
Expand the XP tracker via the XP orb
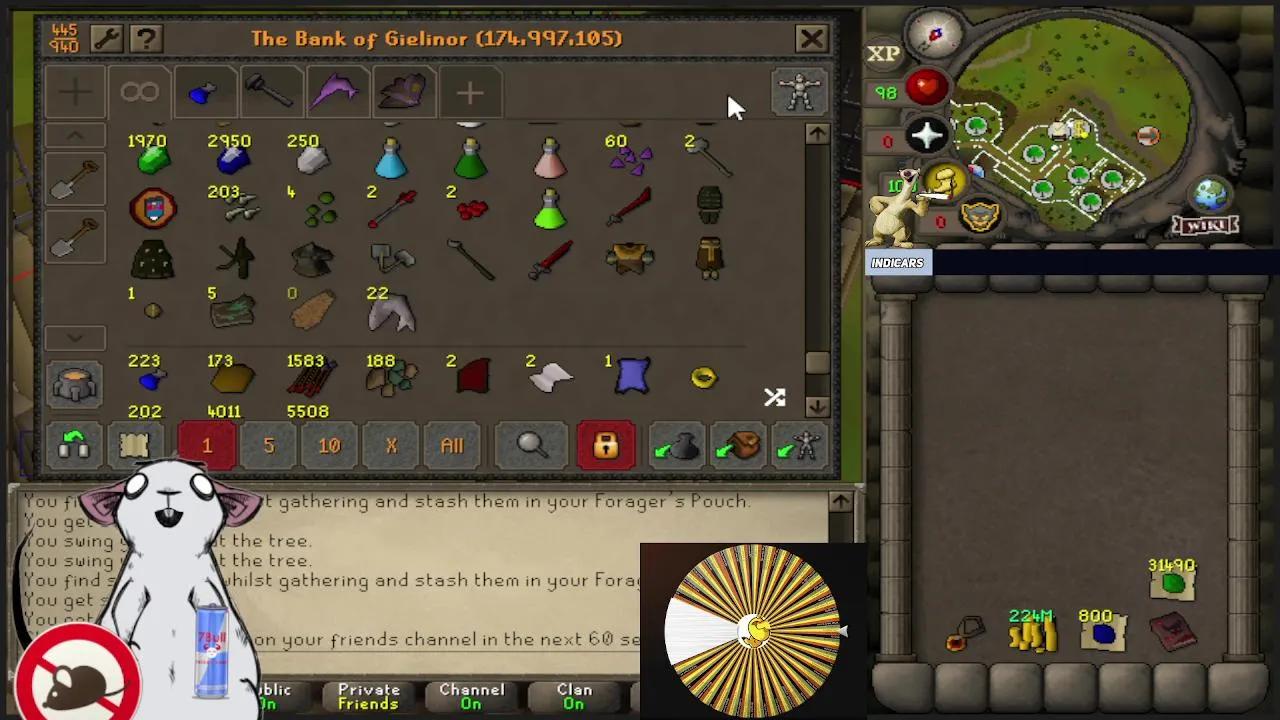click(884, 53)
